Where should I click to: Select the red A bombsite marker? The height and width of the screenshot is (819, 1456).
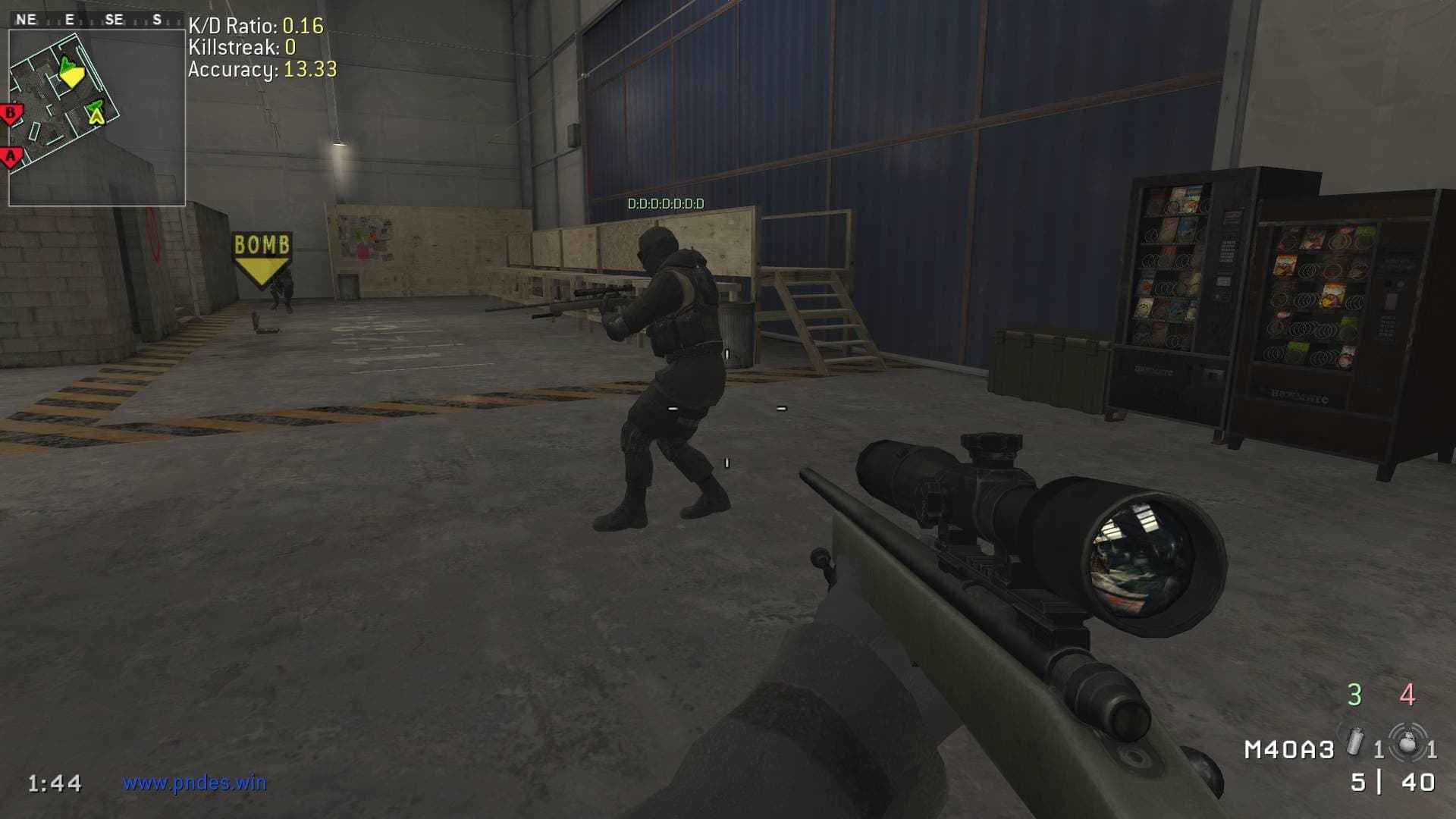[x=11, y=157]
